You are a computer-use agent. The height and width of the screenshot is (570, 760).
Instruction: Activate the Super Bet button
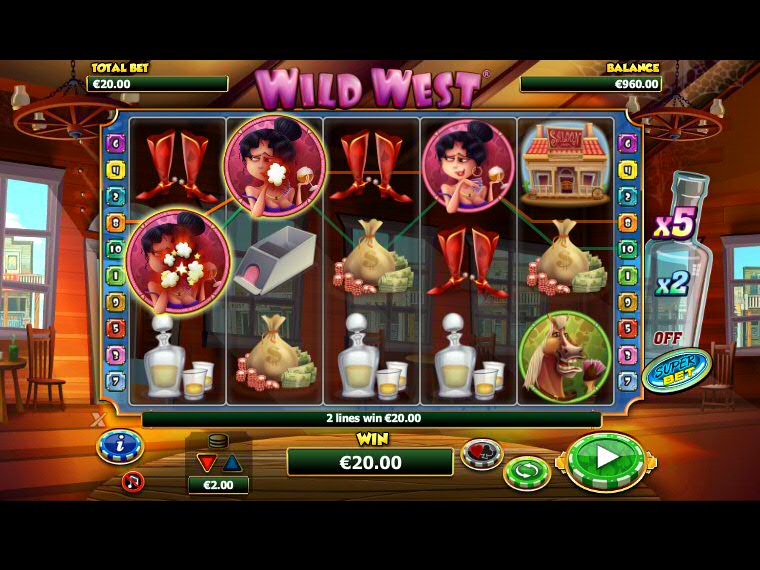tap(677, 371)
